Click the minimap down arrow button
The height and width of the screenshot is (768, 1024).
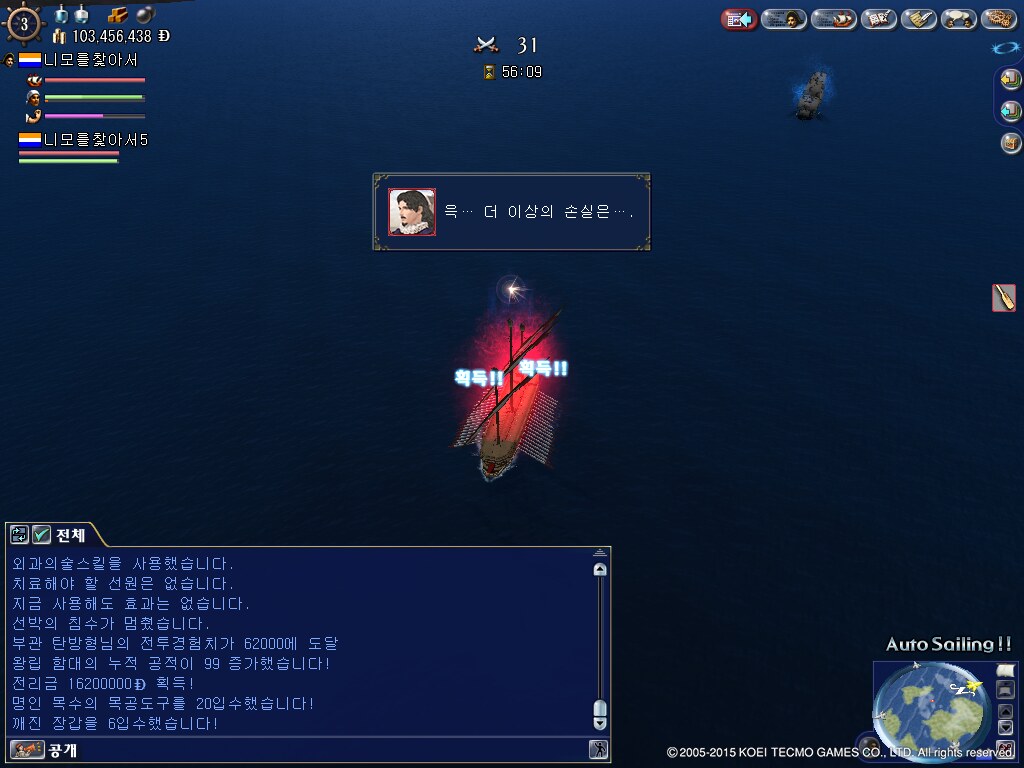pos(1006,728)
